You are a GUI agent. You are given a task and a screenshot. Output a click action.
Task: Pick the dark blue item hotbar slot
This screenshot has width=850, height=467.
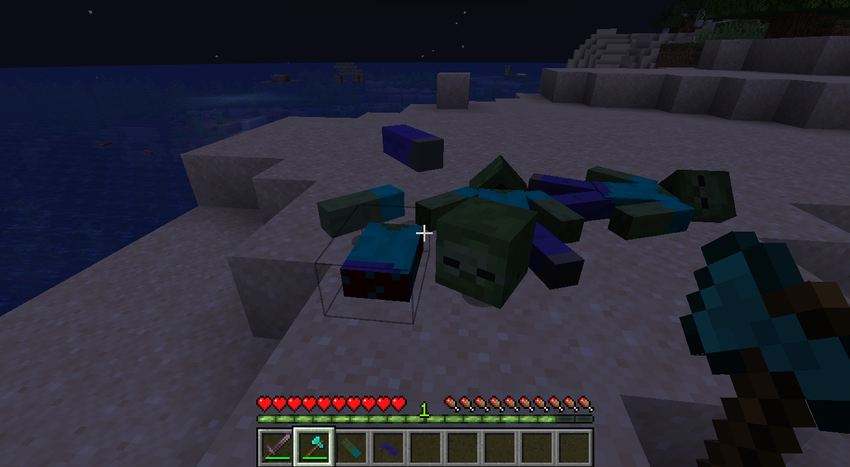[387, 446]
